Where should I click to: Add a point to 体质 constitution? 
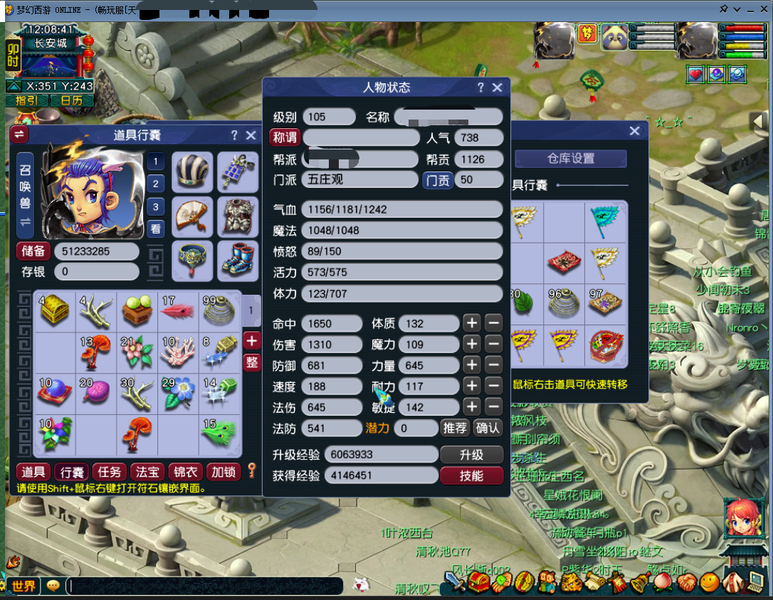coord(472,324)
